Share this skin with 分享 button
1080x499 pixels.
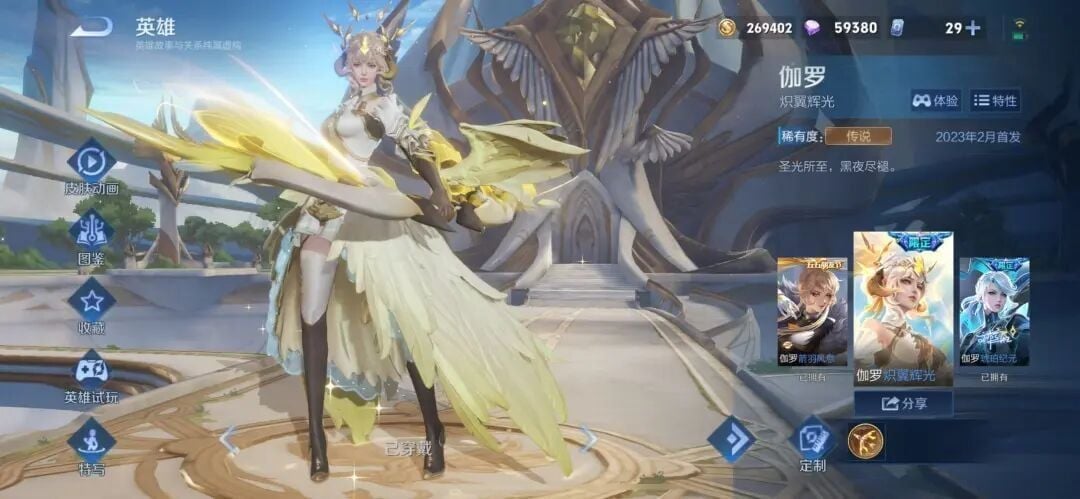click(x=902, y=404)
